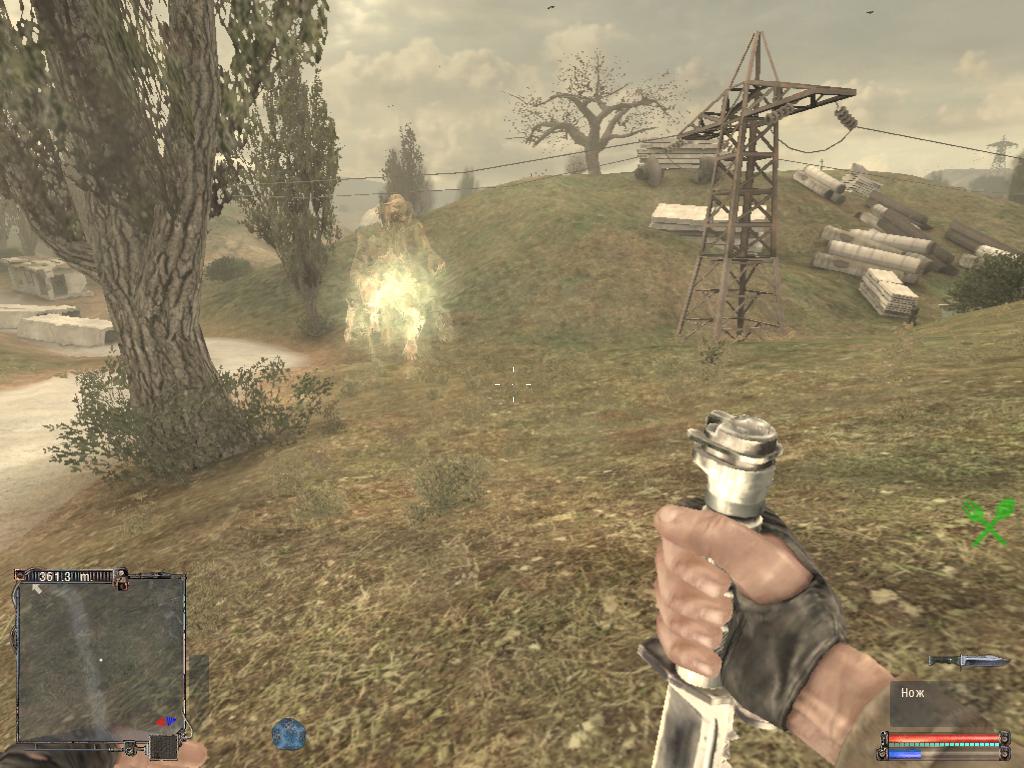The height and width of the screenshot is (768, 1024).
Task: Select the knife weapon icon
Action: coord(967,660)
